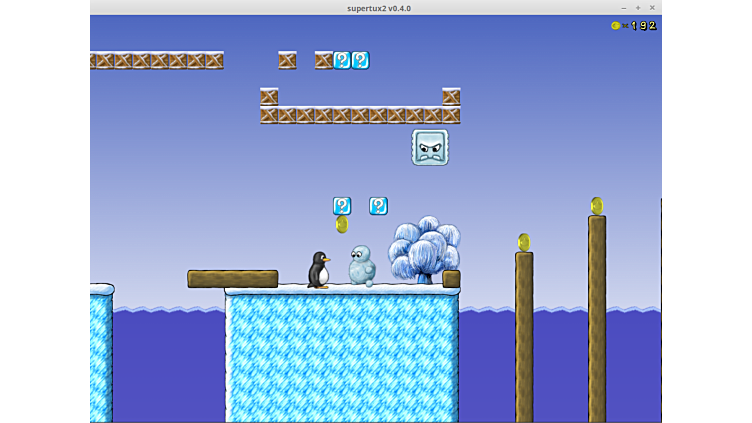Close the supertux2 window
Image resolution: width=752 pixels, height=423 pixels.
(652, 8)
